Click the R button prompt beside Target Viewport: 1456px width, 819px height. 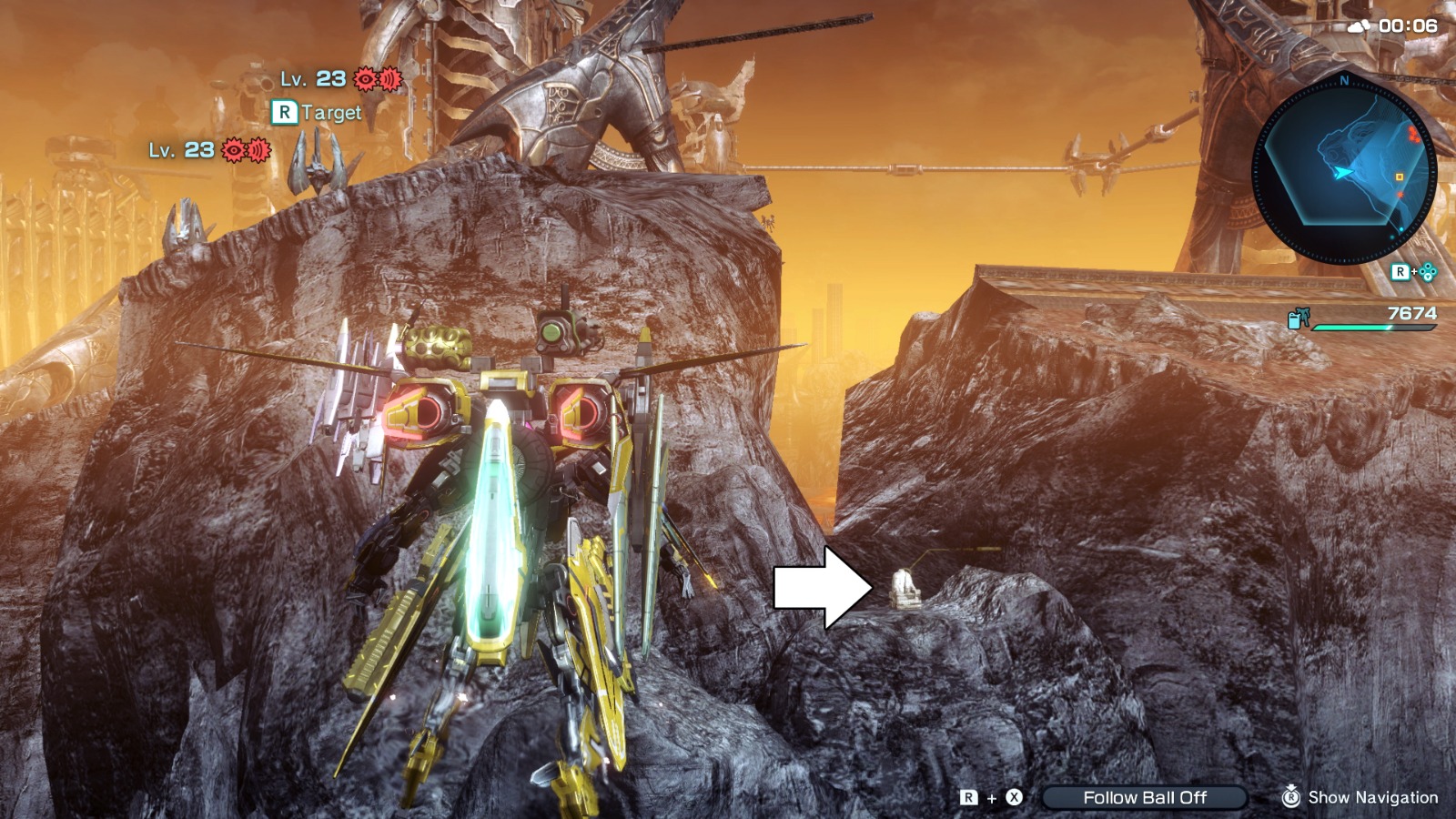click(285, 114)
